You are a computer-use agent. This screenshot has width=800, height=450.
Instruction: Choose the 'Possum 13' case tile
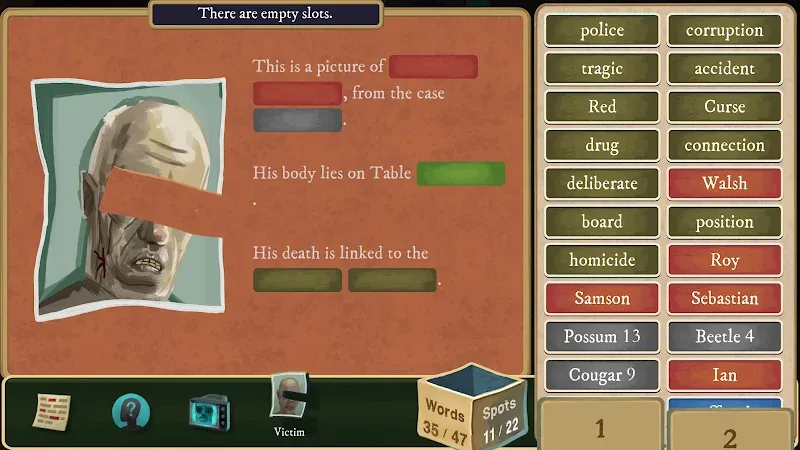point(602,336)
